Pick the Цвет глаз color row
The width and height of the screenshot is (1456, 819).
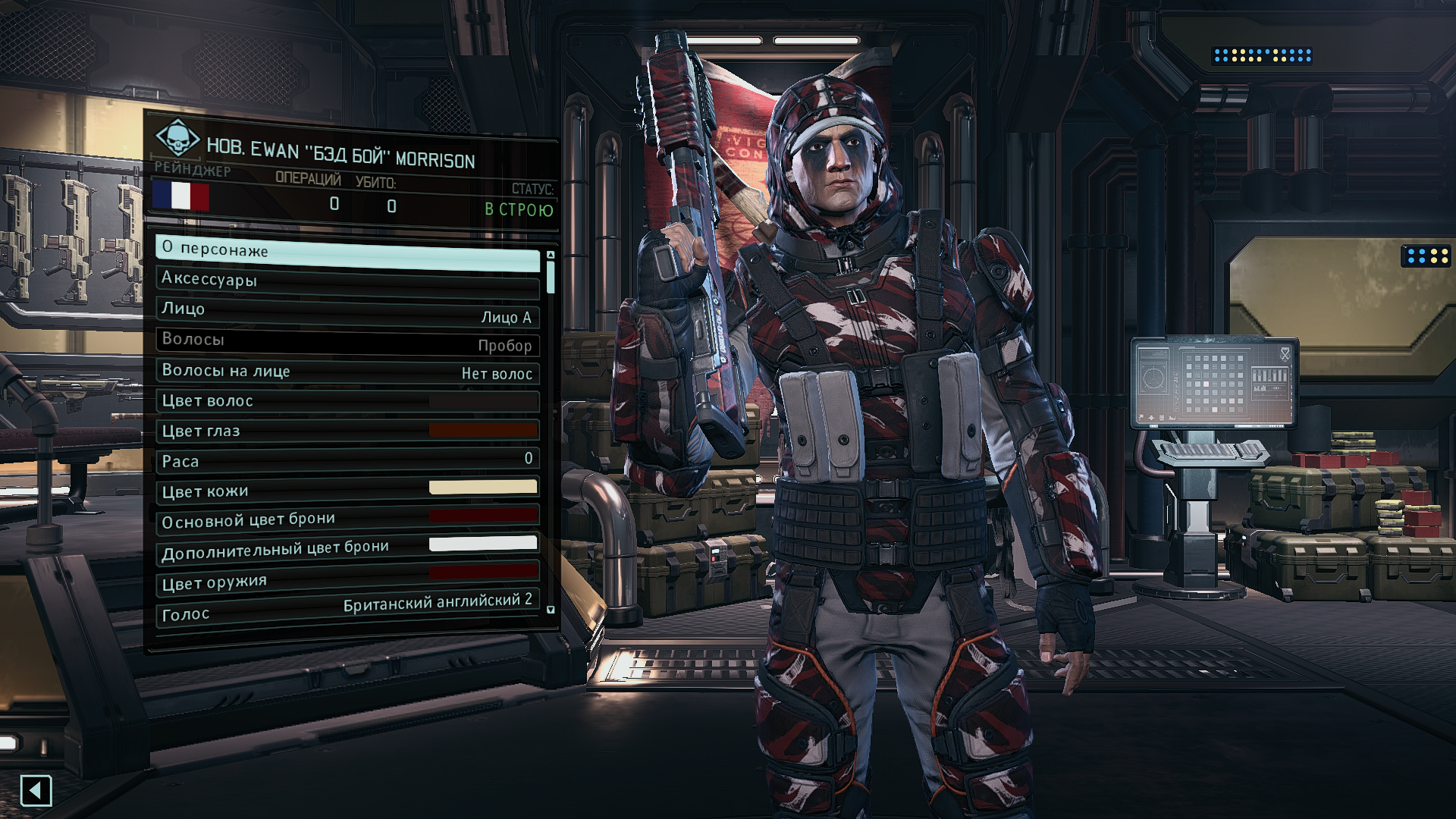pyautogui.click(x=347, y=431)
